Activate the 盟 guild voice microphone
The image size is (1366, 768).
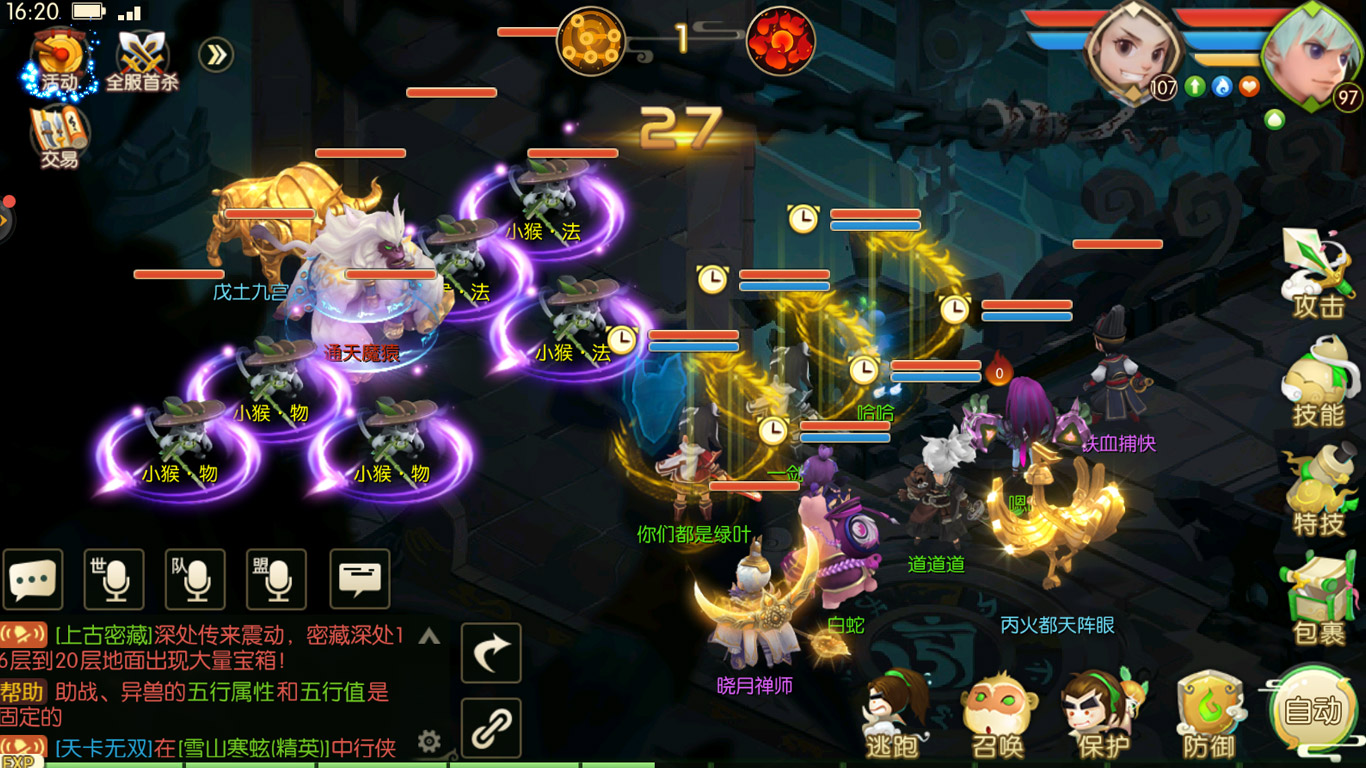276,579
